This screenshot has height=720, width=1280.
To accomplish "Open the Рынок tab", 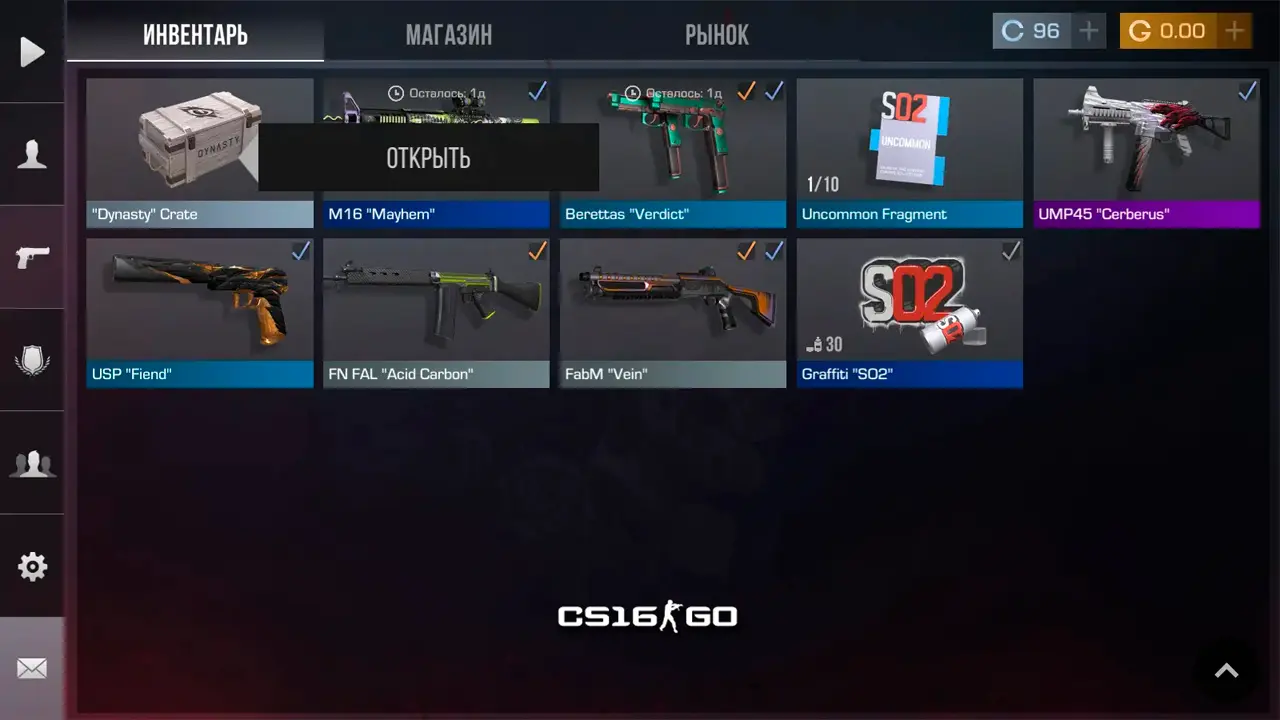I will pyautogui.click(x=716, y=35).
